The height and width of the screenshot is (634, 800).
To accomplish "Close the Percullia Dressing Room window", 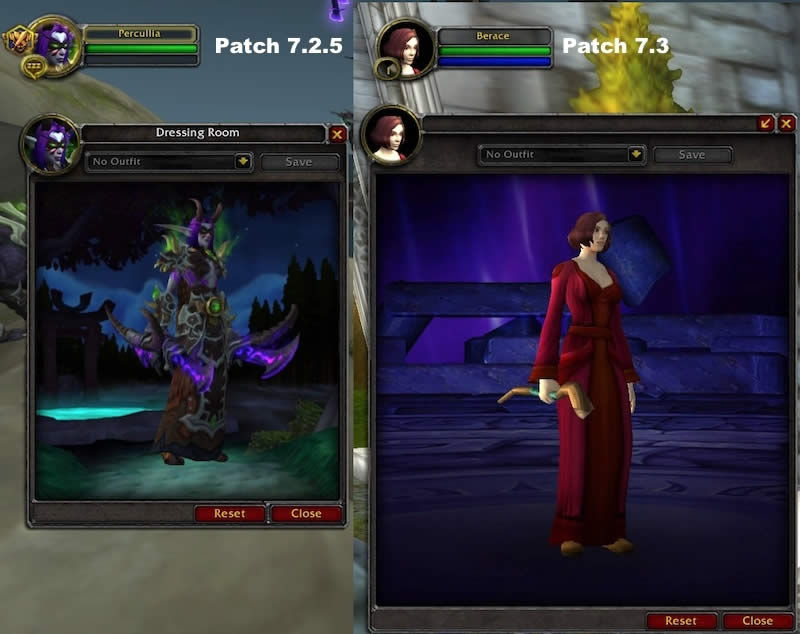I will pyautogui.click(x=337, y=133).
